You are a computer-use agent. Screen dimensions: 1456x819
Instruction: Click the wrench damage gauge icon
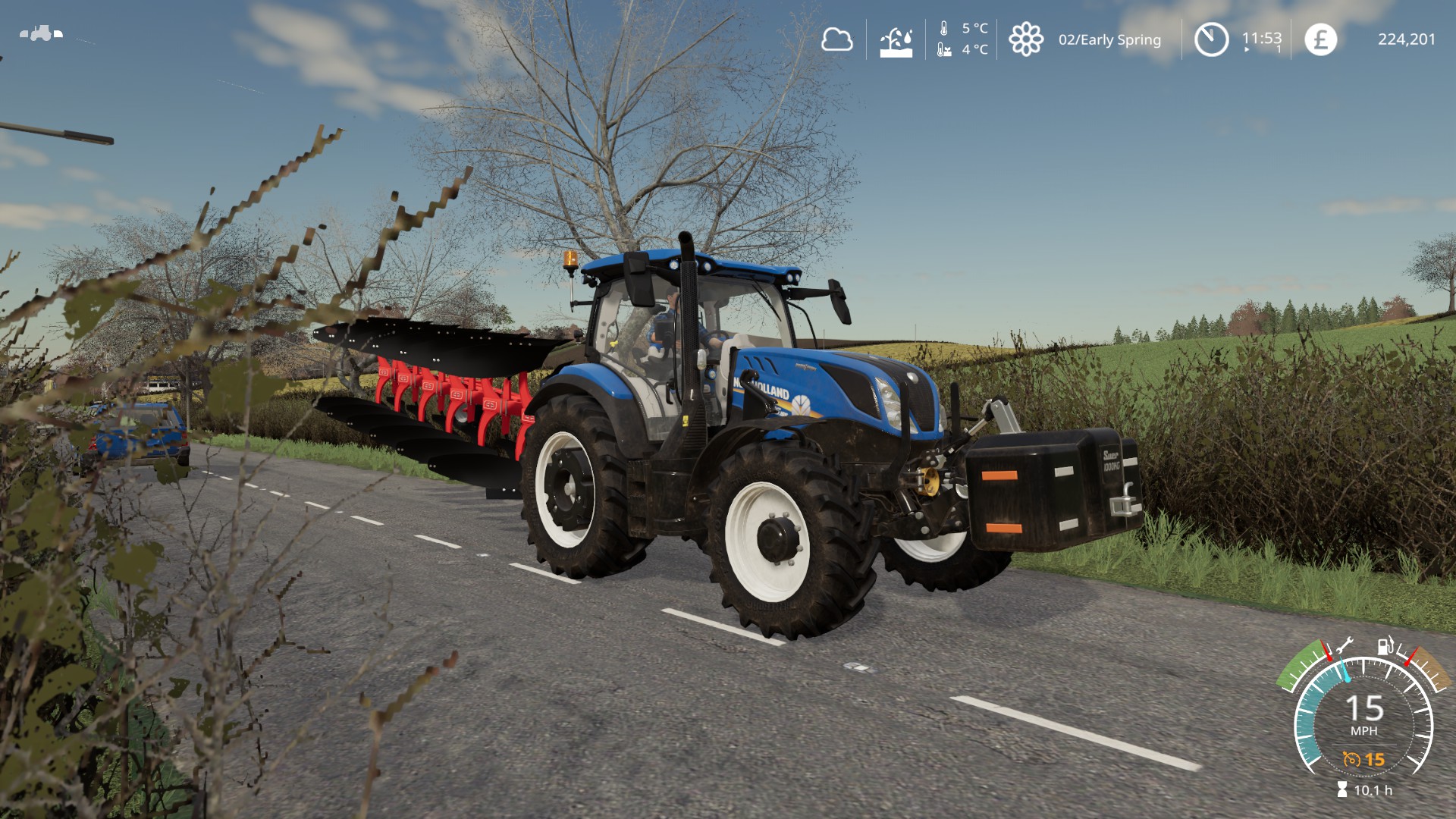[1345, 646]
